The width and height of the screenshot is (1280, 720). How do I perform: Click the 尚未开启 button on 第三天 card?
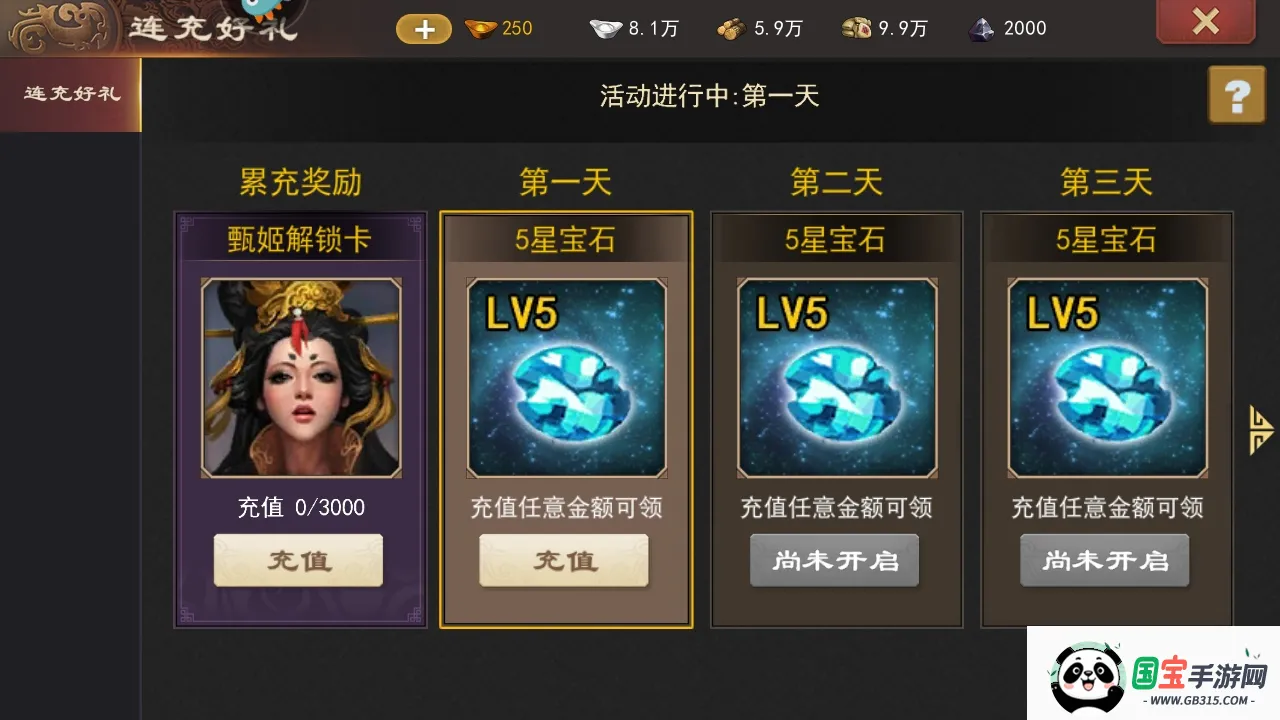1104,560
